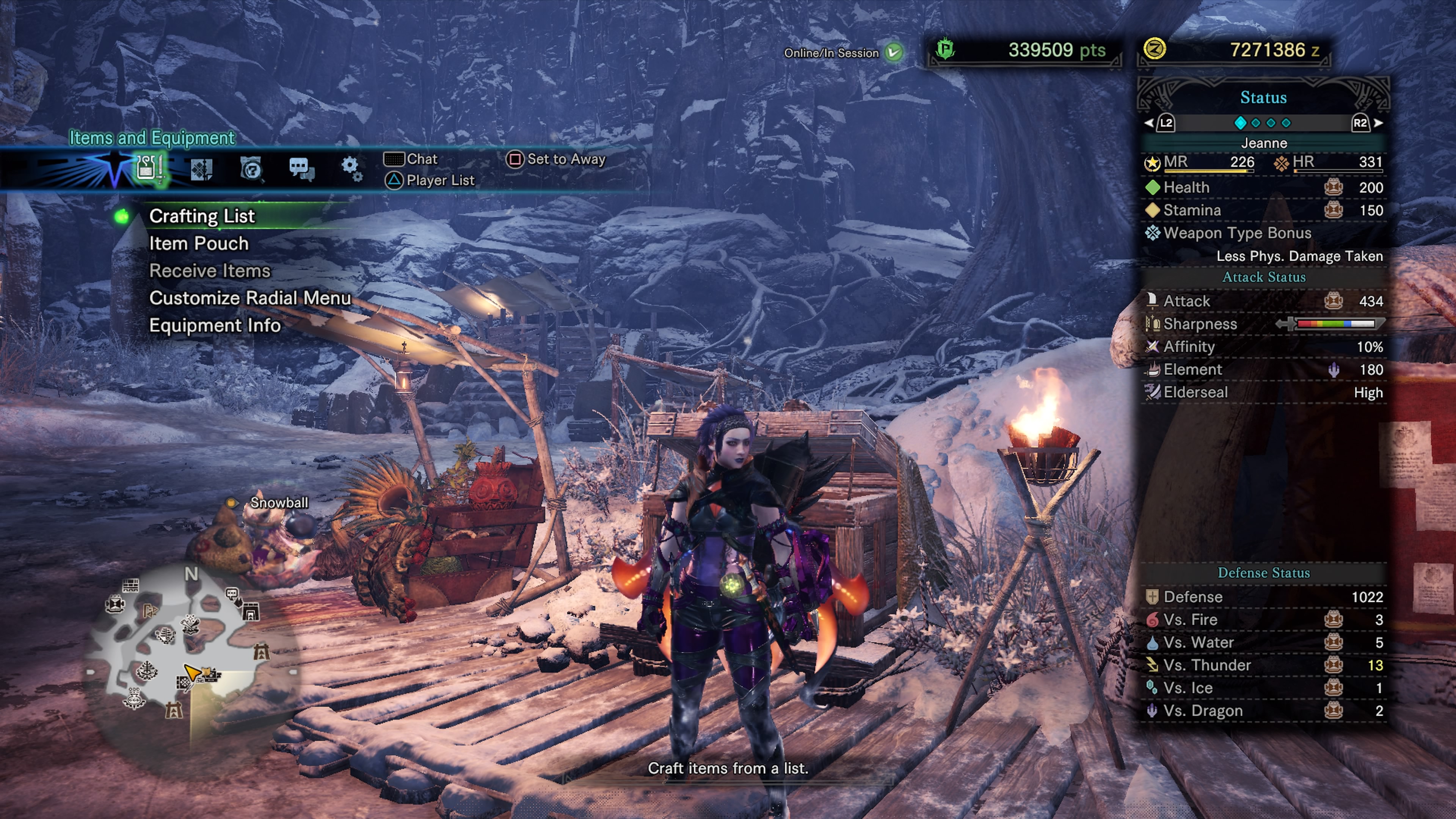The width and height of the screenshot is (1456, 819).
Task: Select Item Pouch from the menu
Action: [x=198, y=243]
